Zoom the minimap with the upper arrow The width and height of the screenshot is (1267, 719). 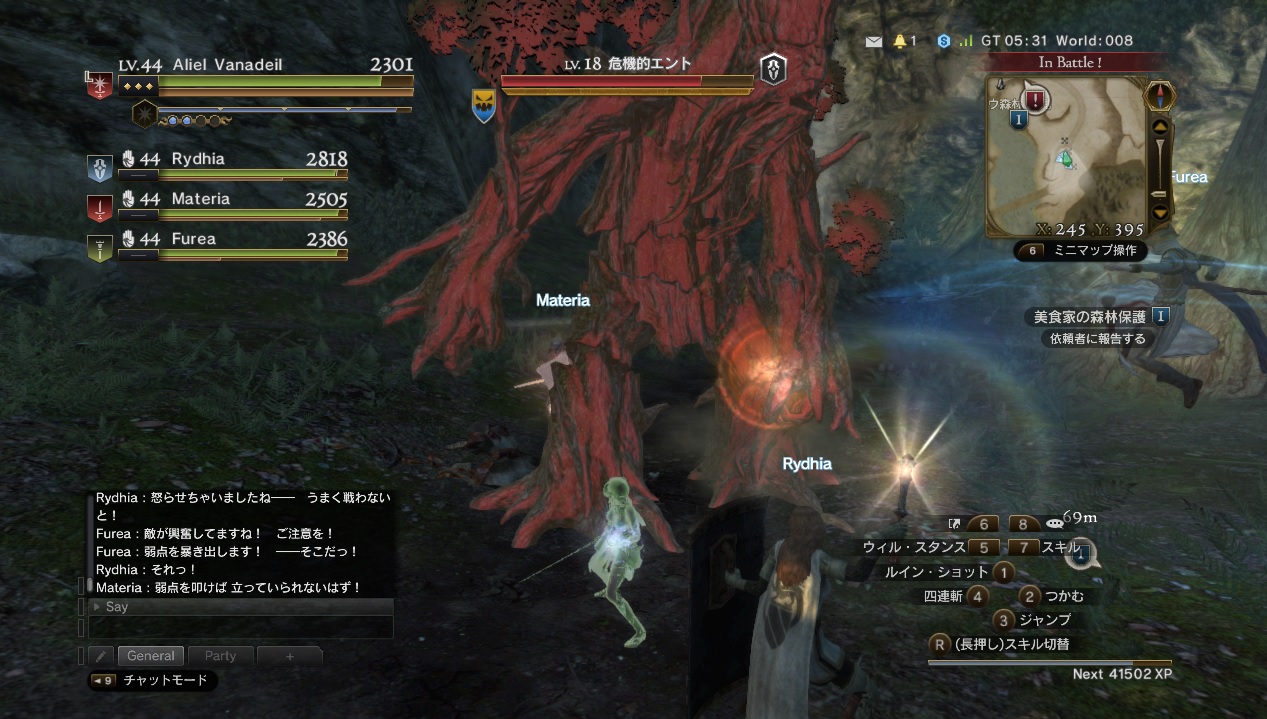point(1160,127)
